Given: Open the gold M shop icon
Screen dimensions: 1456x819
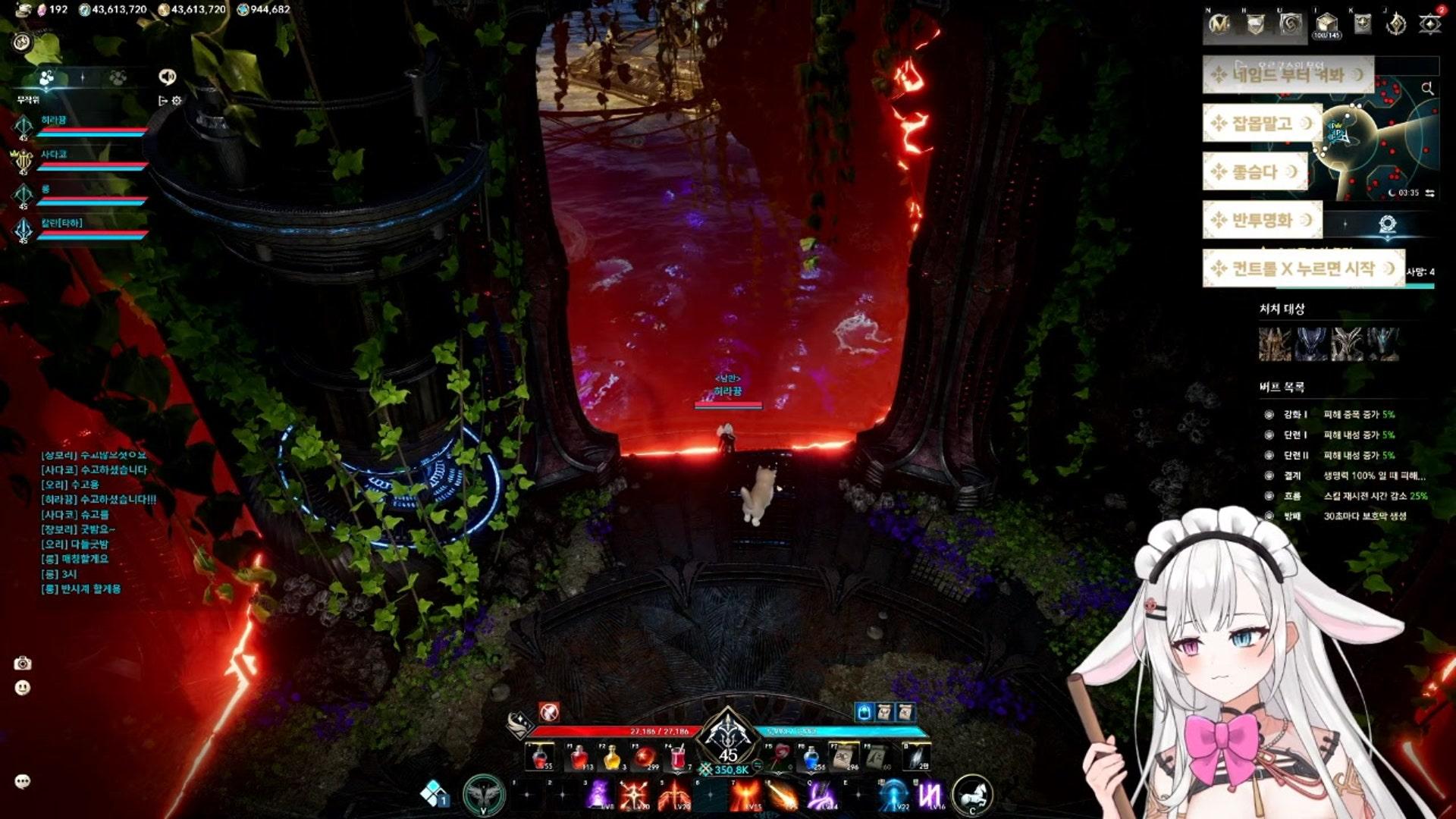Looking at the screenshot, I should click(x=1219, y=24).
